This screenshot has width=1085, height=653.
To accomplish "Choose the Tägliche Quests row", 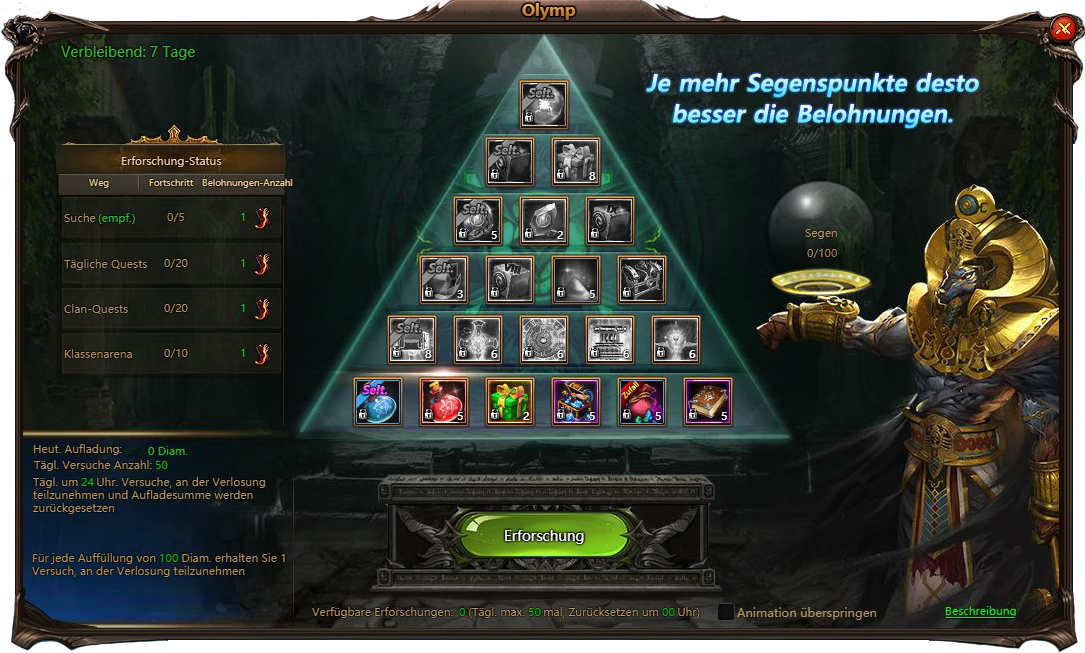I will coord(171,264).
